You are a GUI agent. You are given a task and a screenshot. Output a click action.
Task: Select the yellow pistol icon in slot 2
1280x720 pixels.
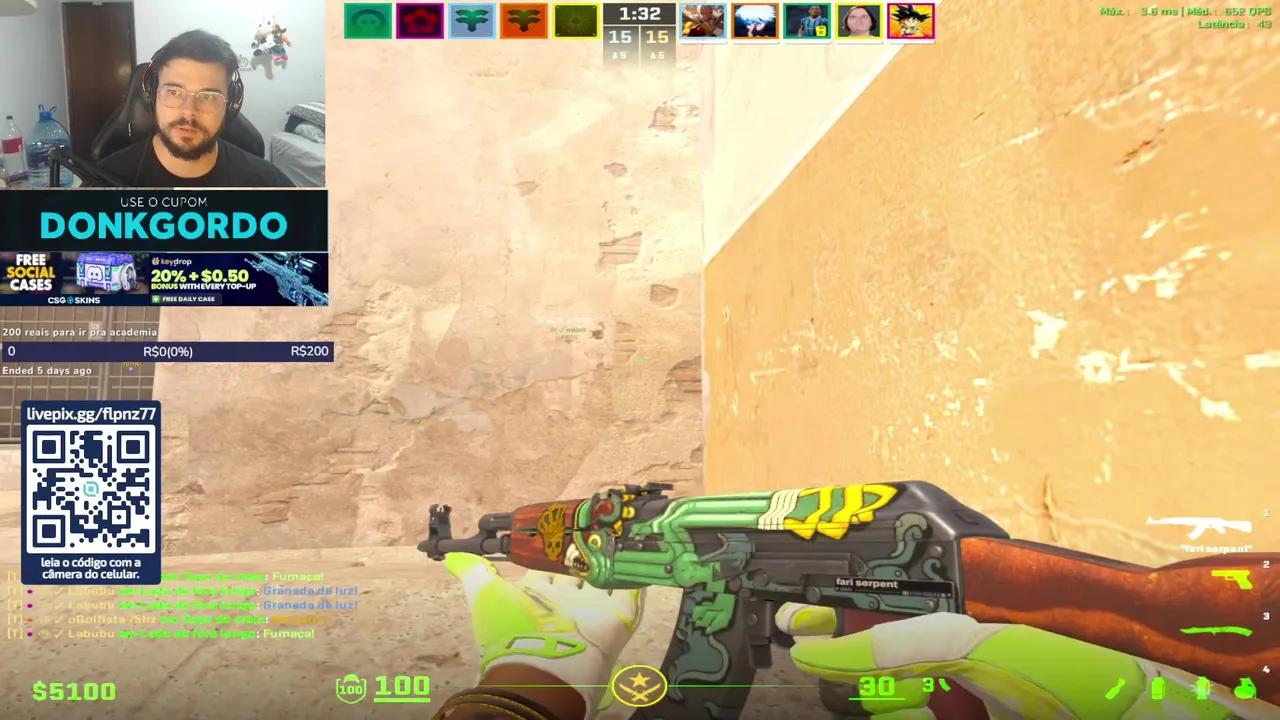pyautogui.click(x=1230, y=578)
